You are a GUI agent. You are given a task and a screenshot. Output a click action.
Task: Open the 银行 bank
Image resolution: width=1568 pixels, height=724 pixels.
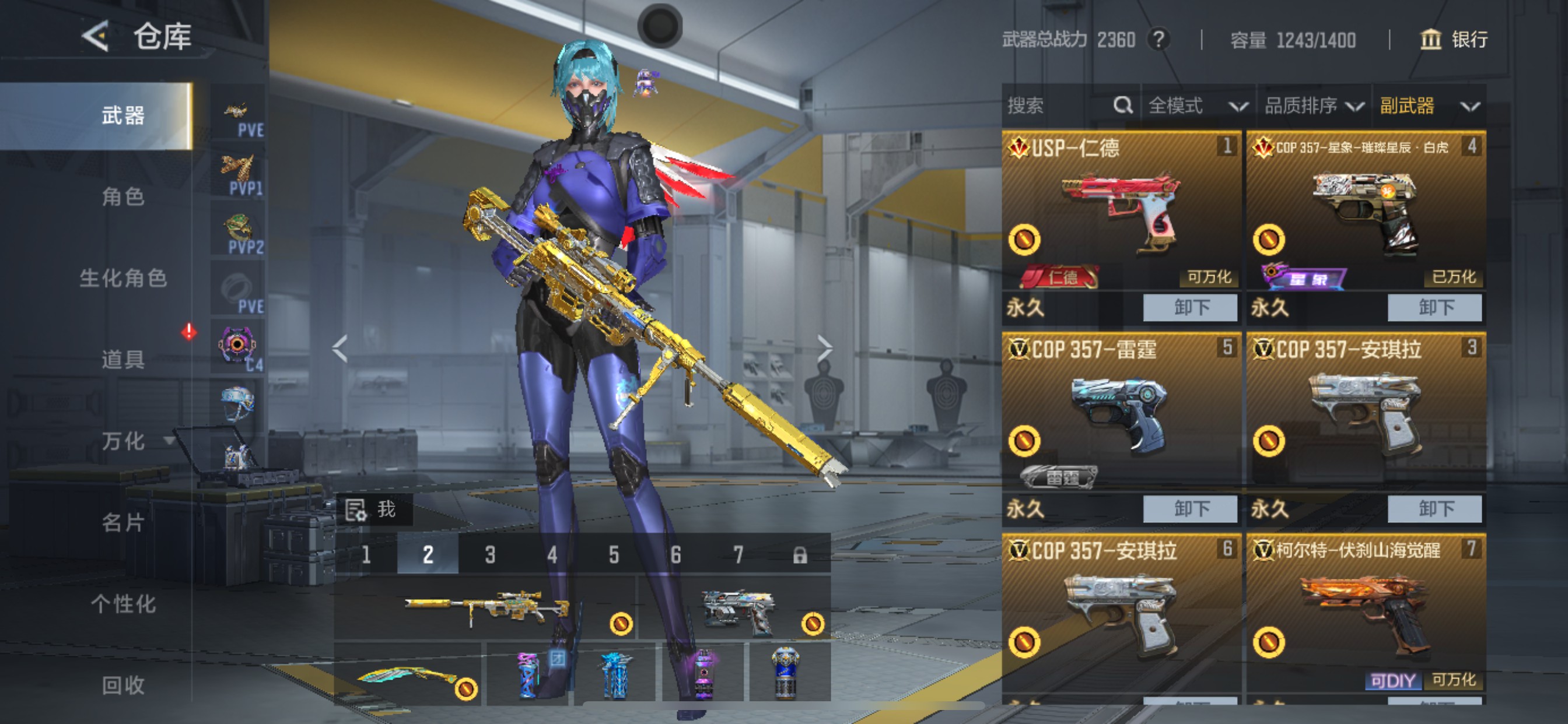(1454, 40)
